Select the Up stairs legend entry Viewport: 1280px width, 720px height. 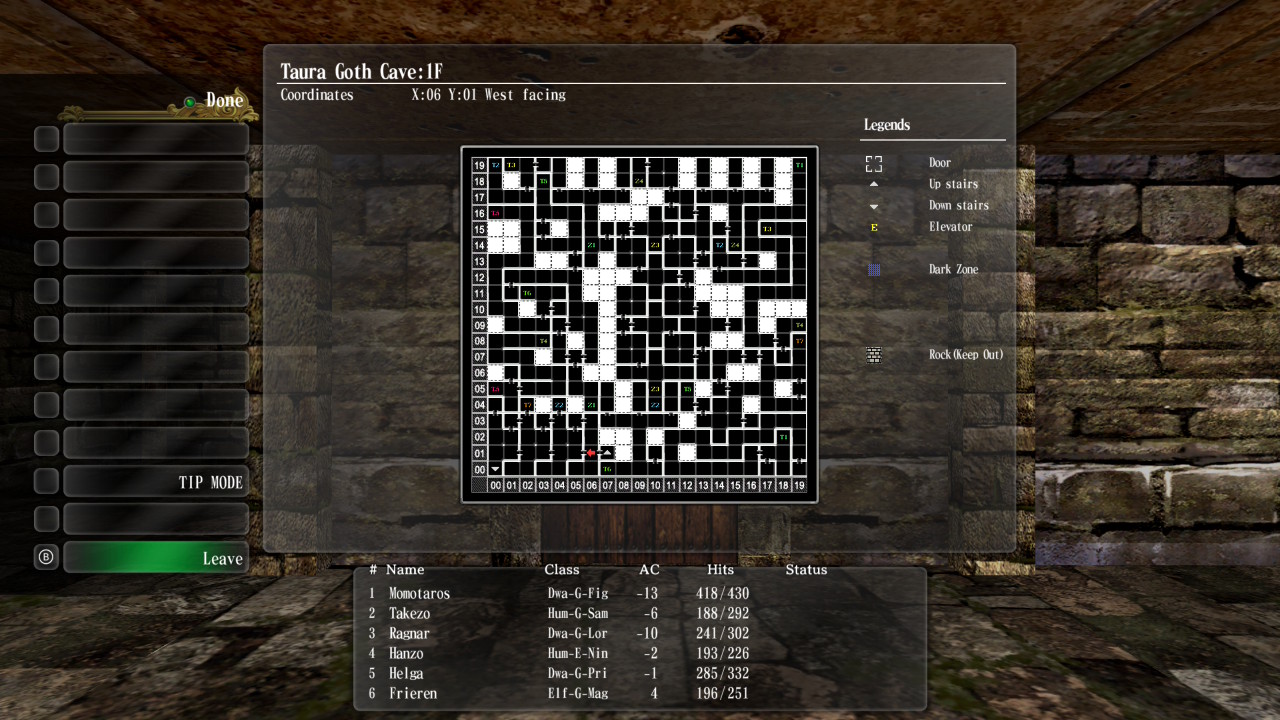tap(952, 184)
